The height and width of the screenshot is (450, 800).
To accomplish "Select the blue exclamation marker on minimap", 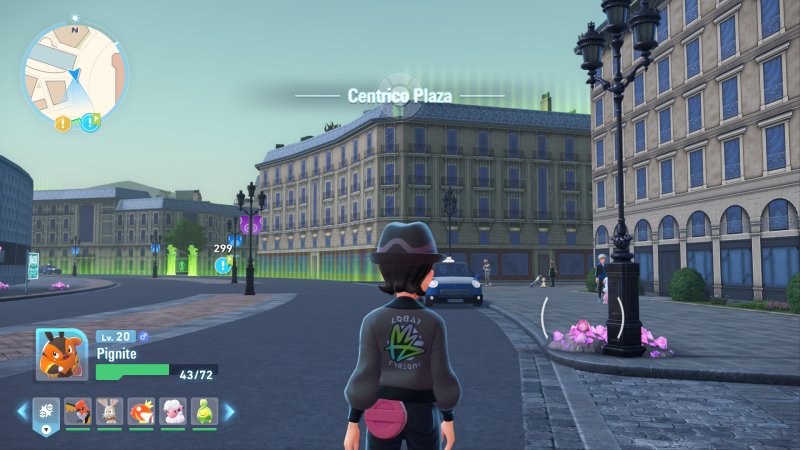I will click(x=89, y=123).
